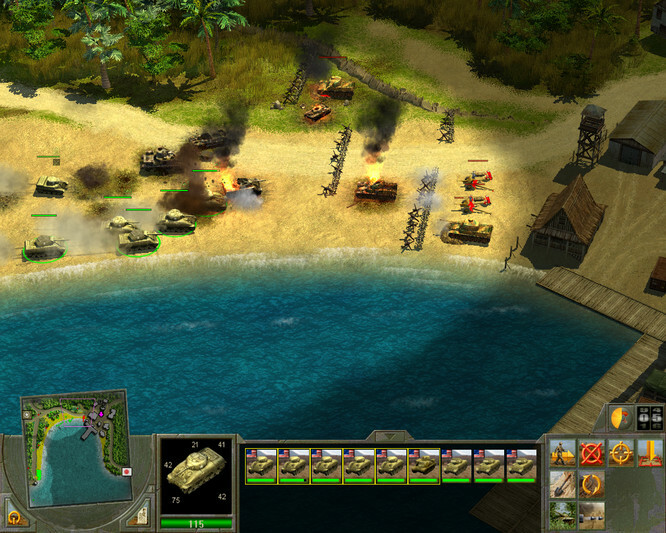666x533 pixels.
Task: Activate the orange crosshair attack command
Action: point(622,453)
